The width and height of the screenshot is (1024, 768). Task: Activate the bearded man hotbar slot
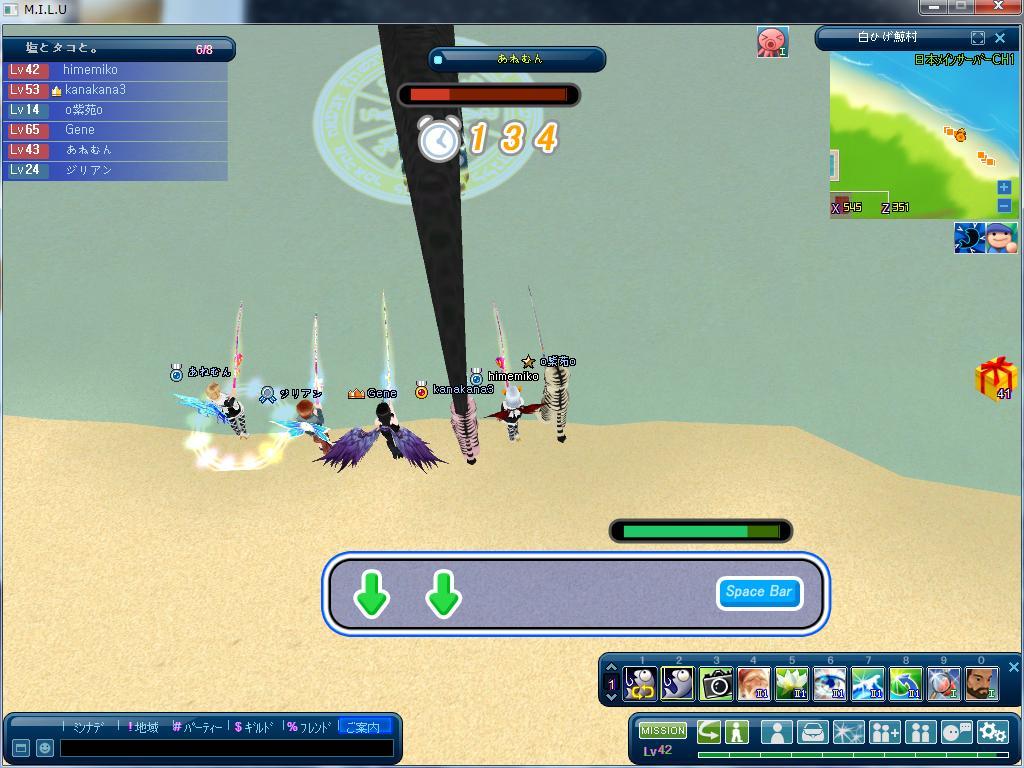pyautogui.click(x=981, y=684)
